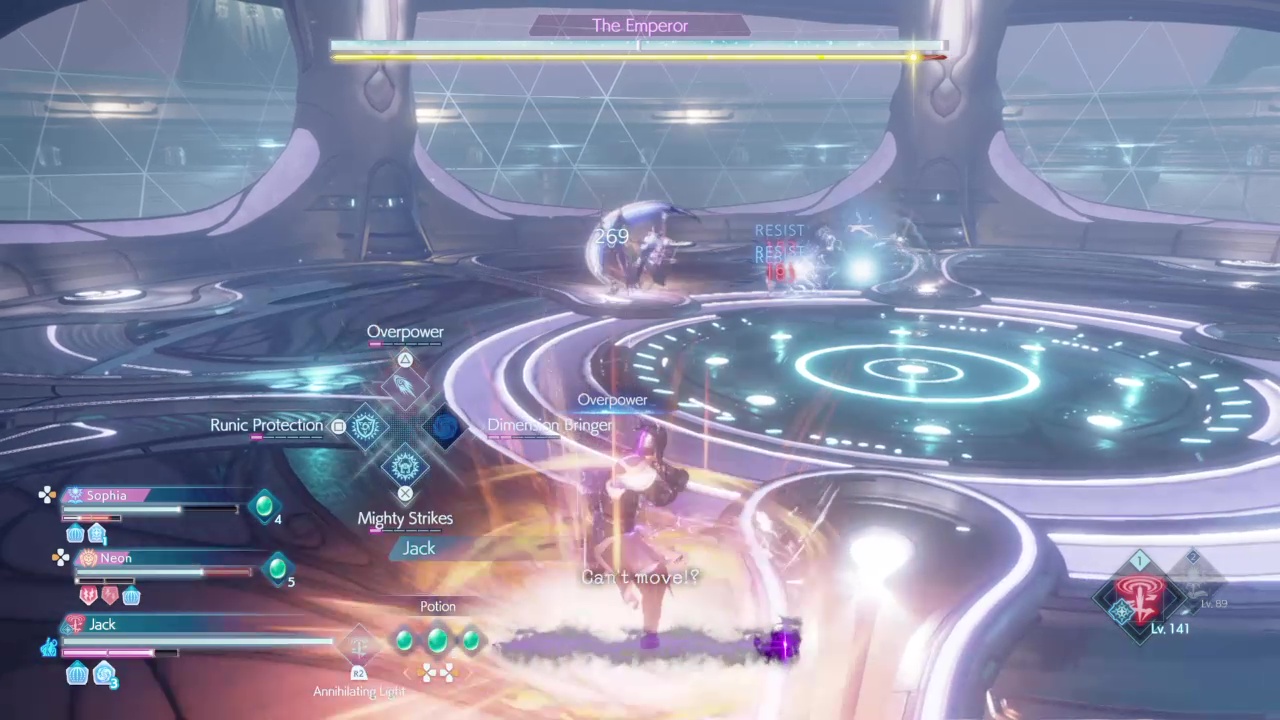Trigger the Mighty Strikes ability icon
The height and width of the screenshot is (720, 1280).
[405, 466]
